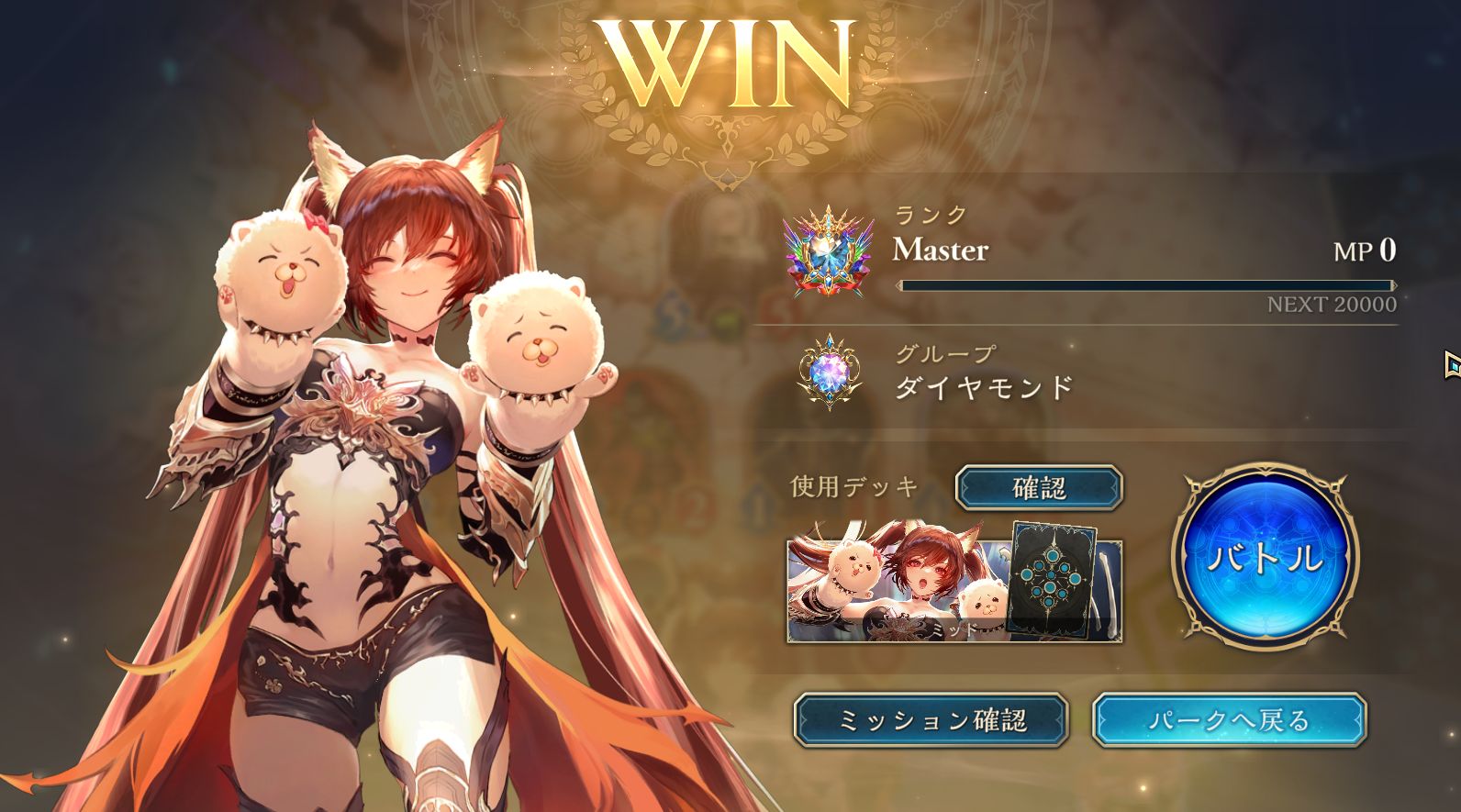1461x812 pixels.
Task: Check missions via ミッション確認
Action: coord(931,720)
